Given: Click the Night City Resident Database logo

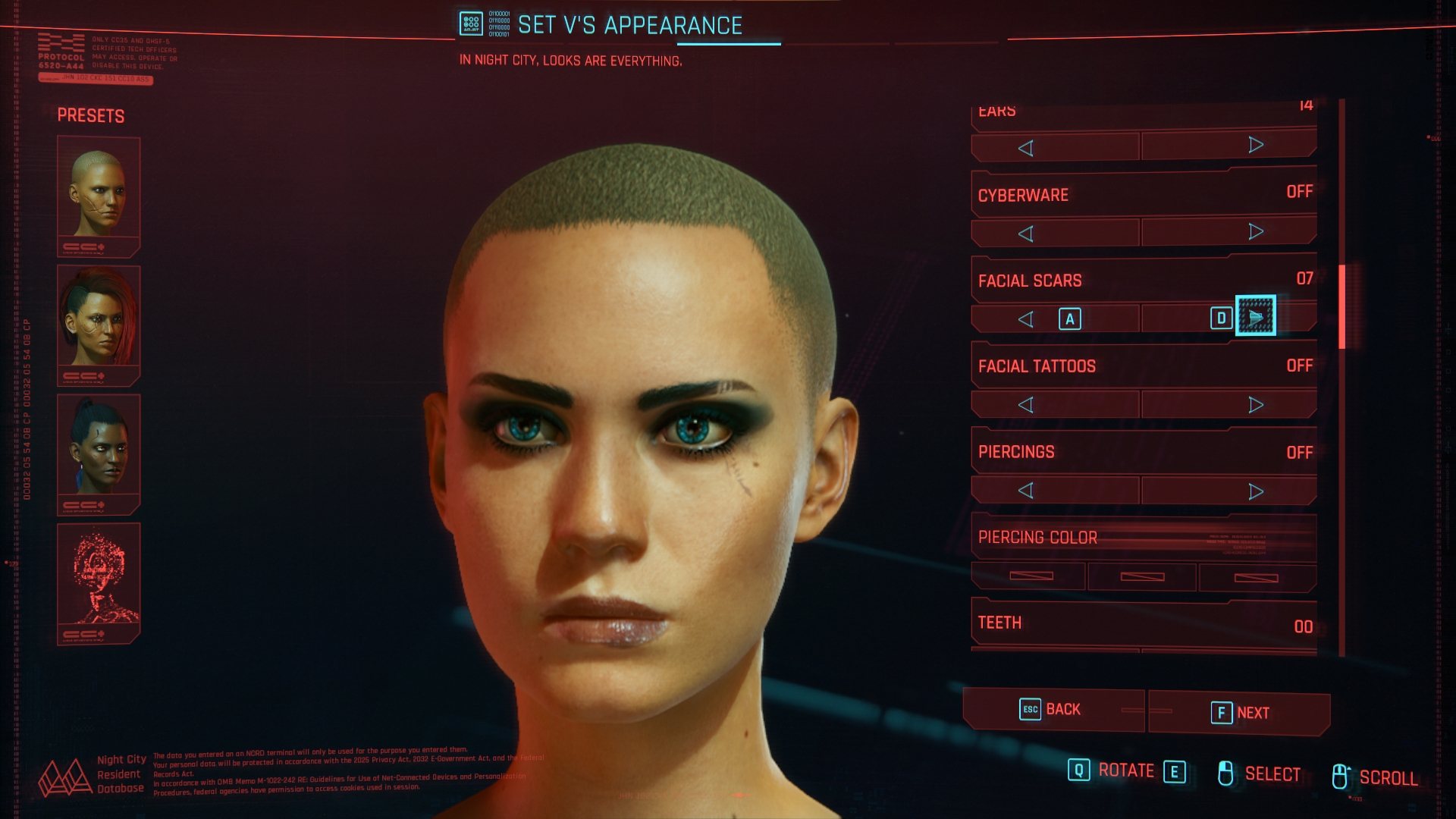Looking at the screenshot, I should 67,777.
